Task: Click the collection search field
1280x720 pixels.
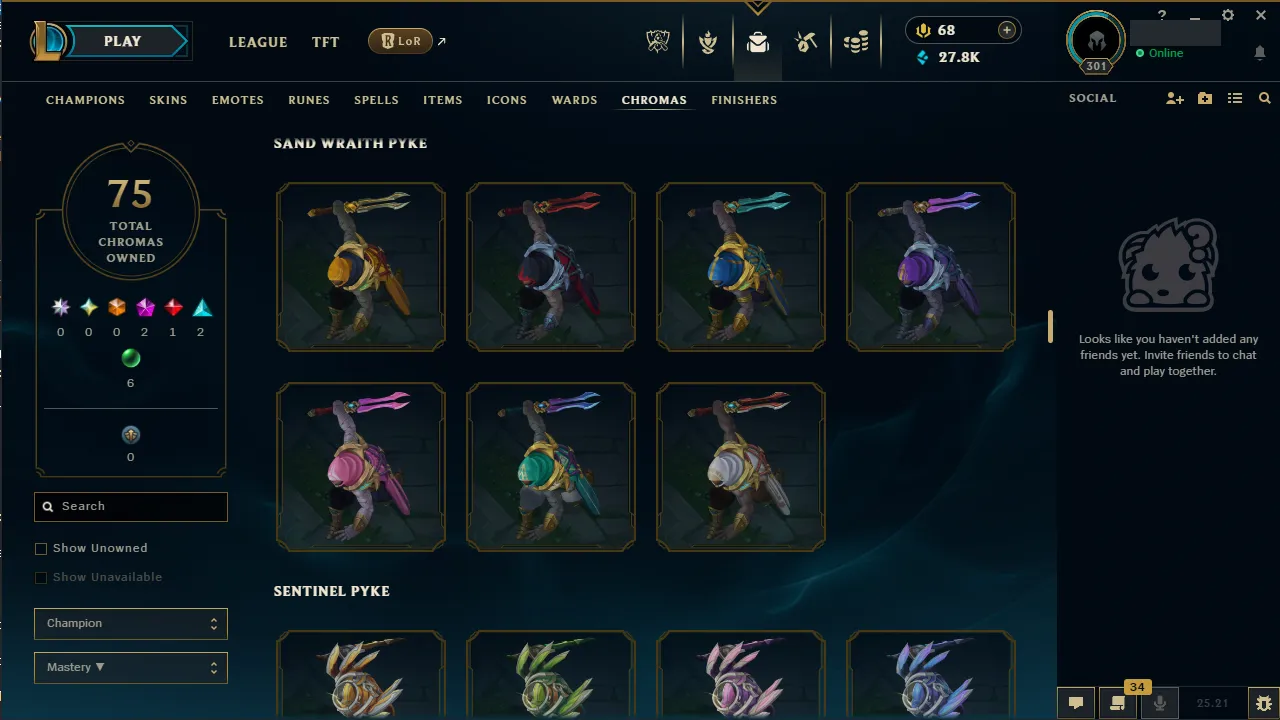Action: (130, 506)
